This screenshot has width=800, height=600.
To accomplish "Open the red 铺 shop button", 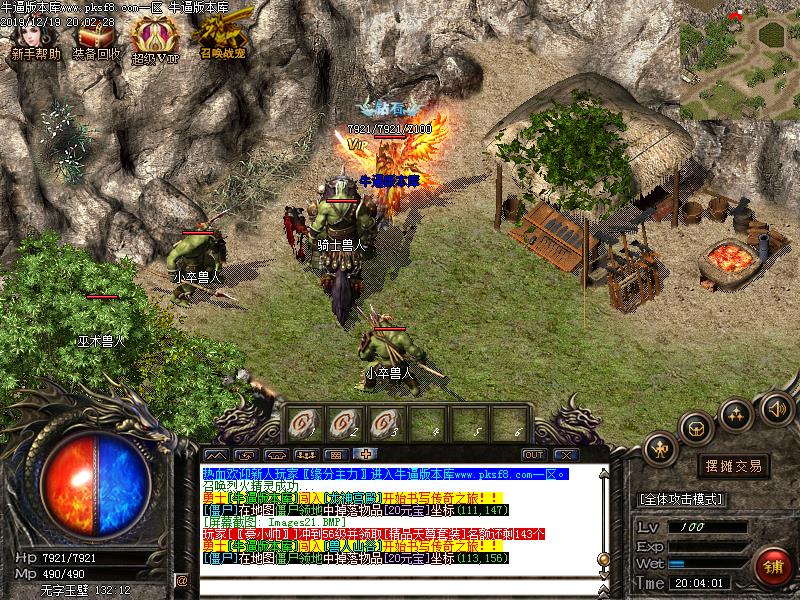I will (x=773, y=565).
